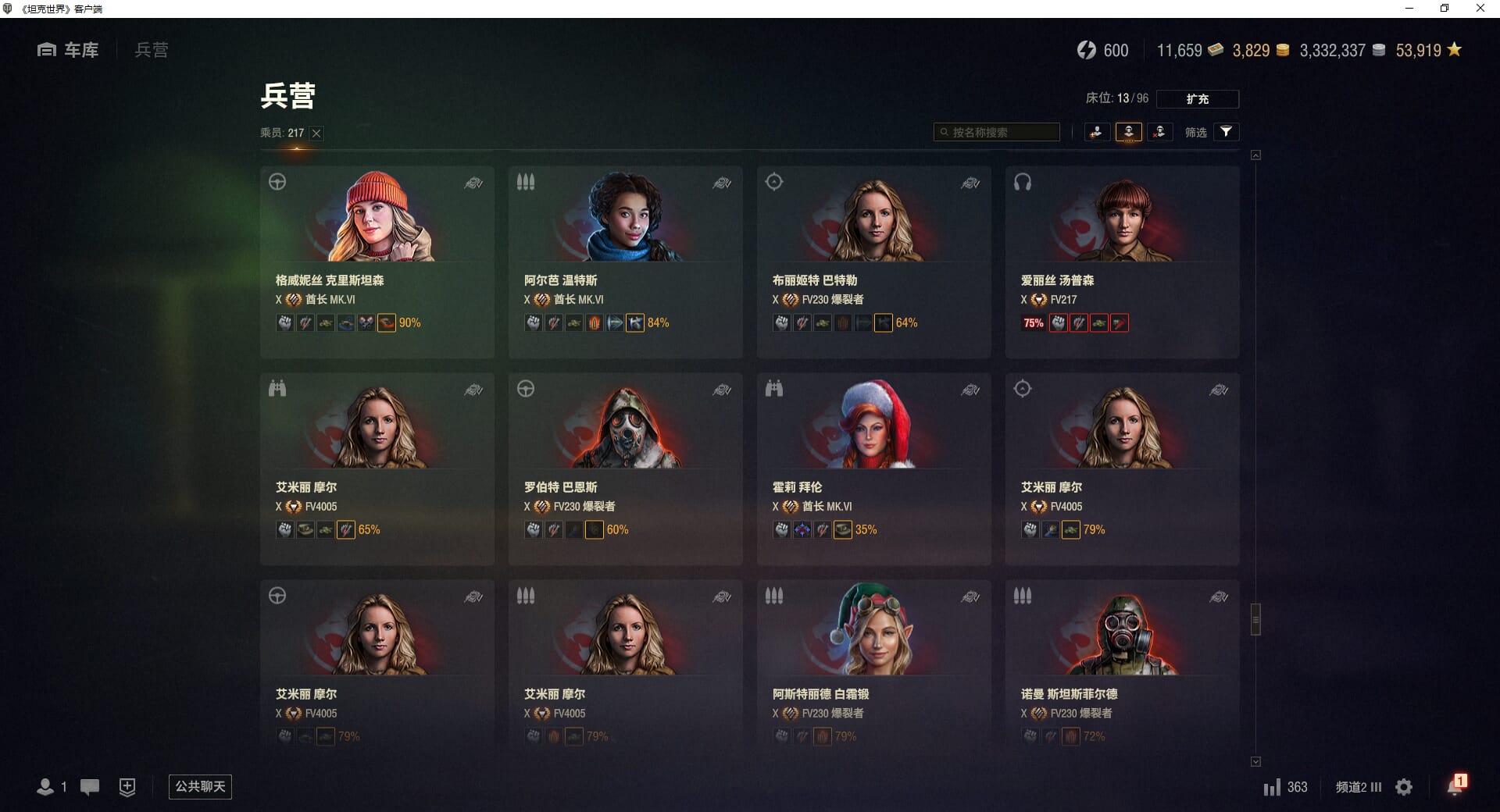
Task: Clear the 乘员 217 filter tag
Action: (x=316, y=134)
